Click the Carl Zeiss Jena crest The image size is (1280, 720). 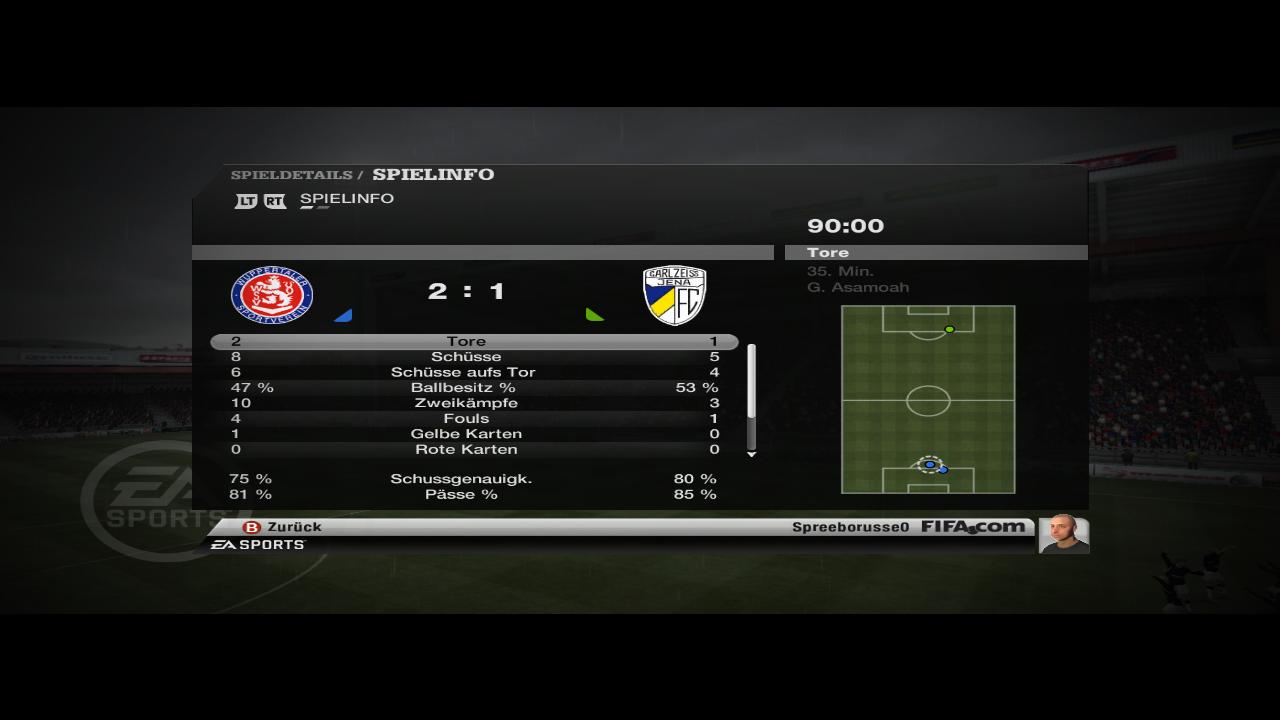[x=674, y=295]
